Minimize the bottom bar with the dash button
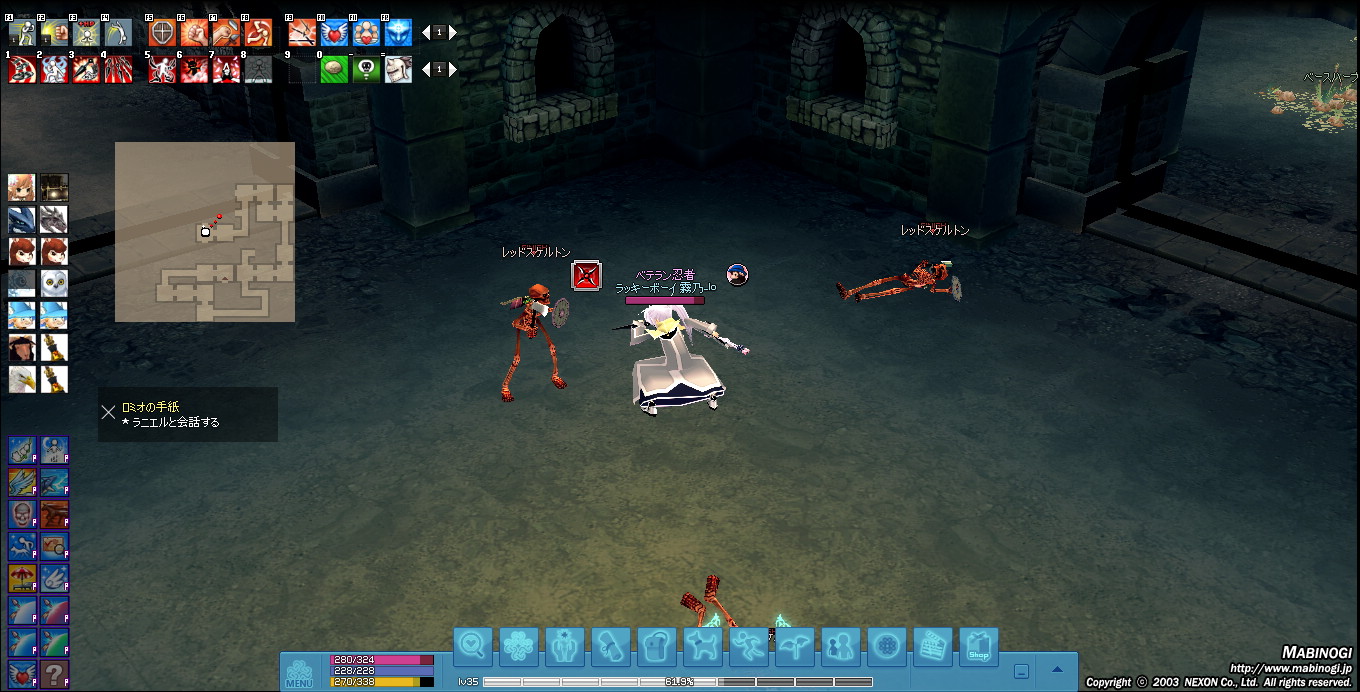The height and width of the screenshot is (692, 1360). coord(1021,671)
